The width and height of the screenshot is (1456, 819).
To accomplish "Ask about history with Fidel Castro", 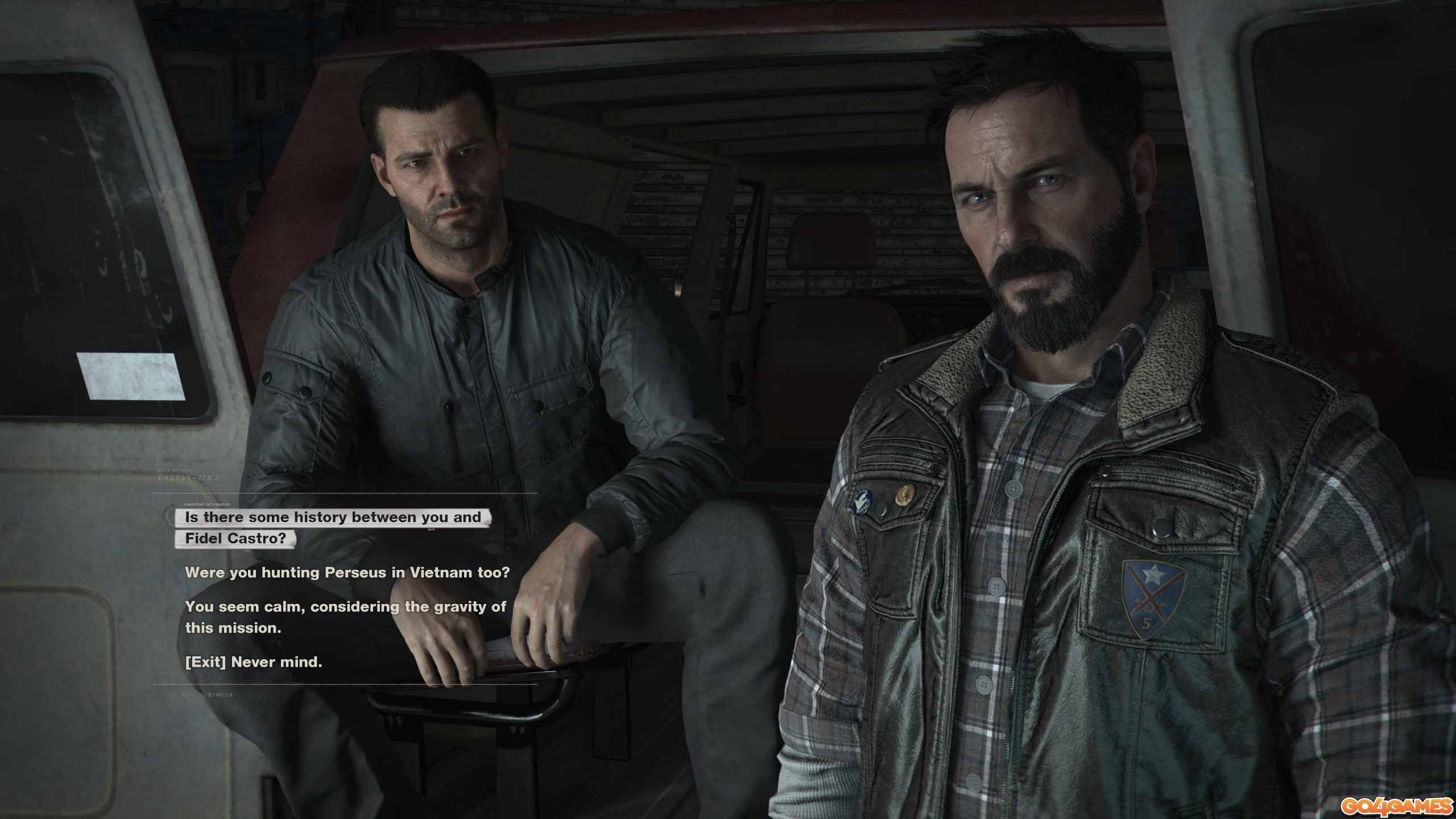I will [x=333, y=527].
